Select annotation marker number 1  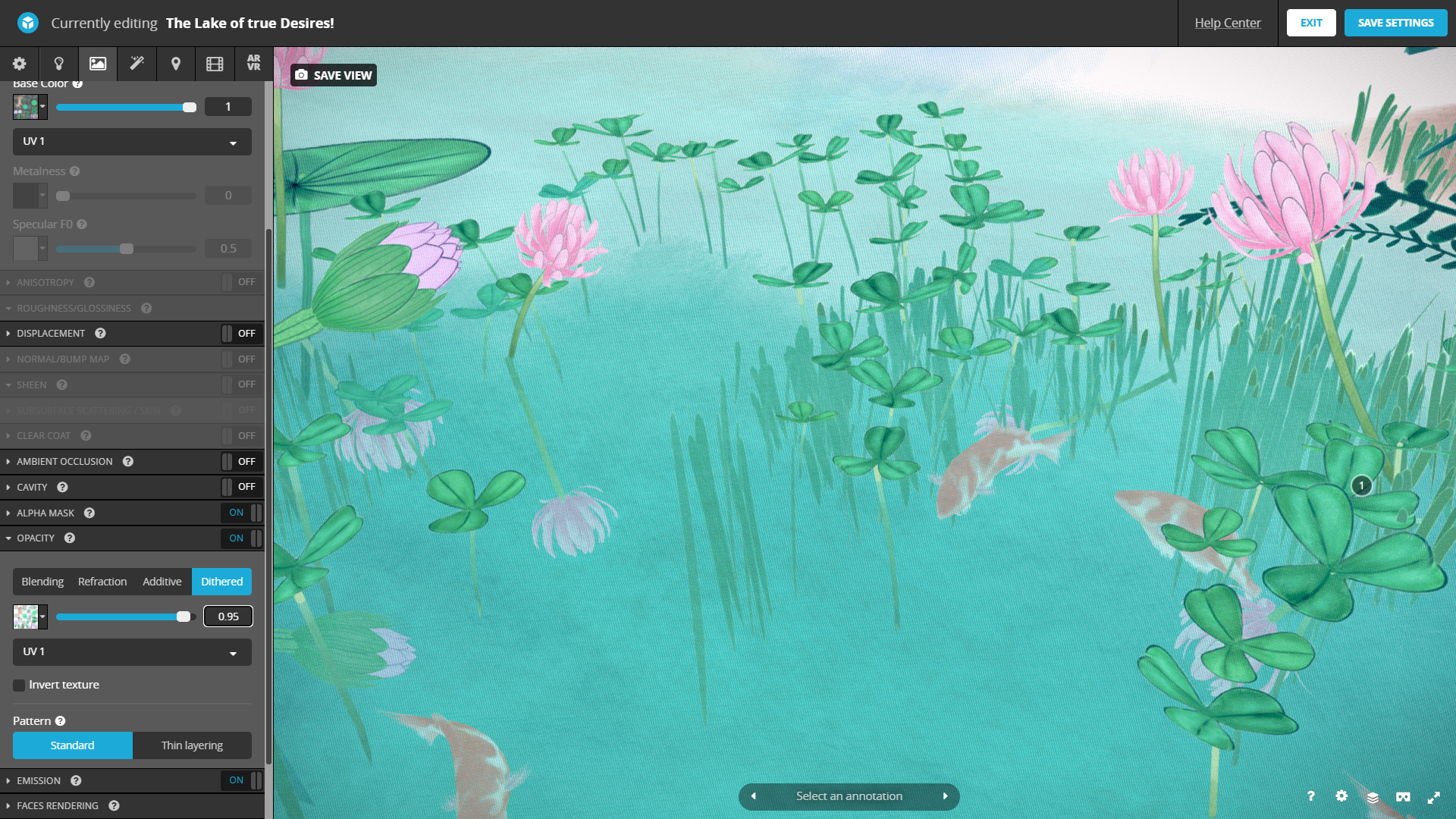1361,485
